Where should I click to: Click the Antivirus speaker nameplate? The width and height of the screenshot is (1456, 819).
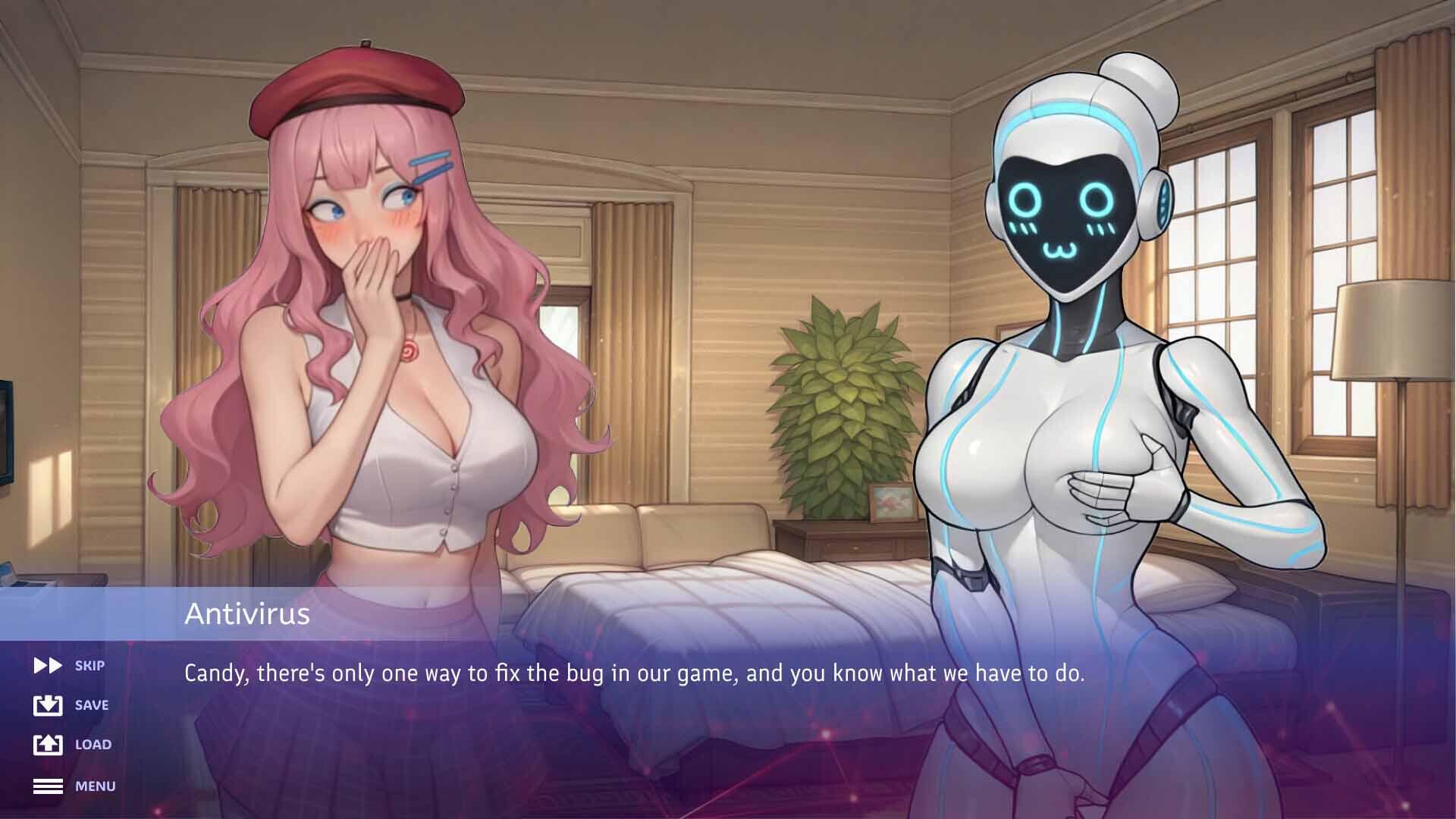[x=248, y=616]
